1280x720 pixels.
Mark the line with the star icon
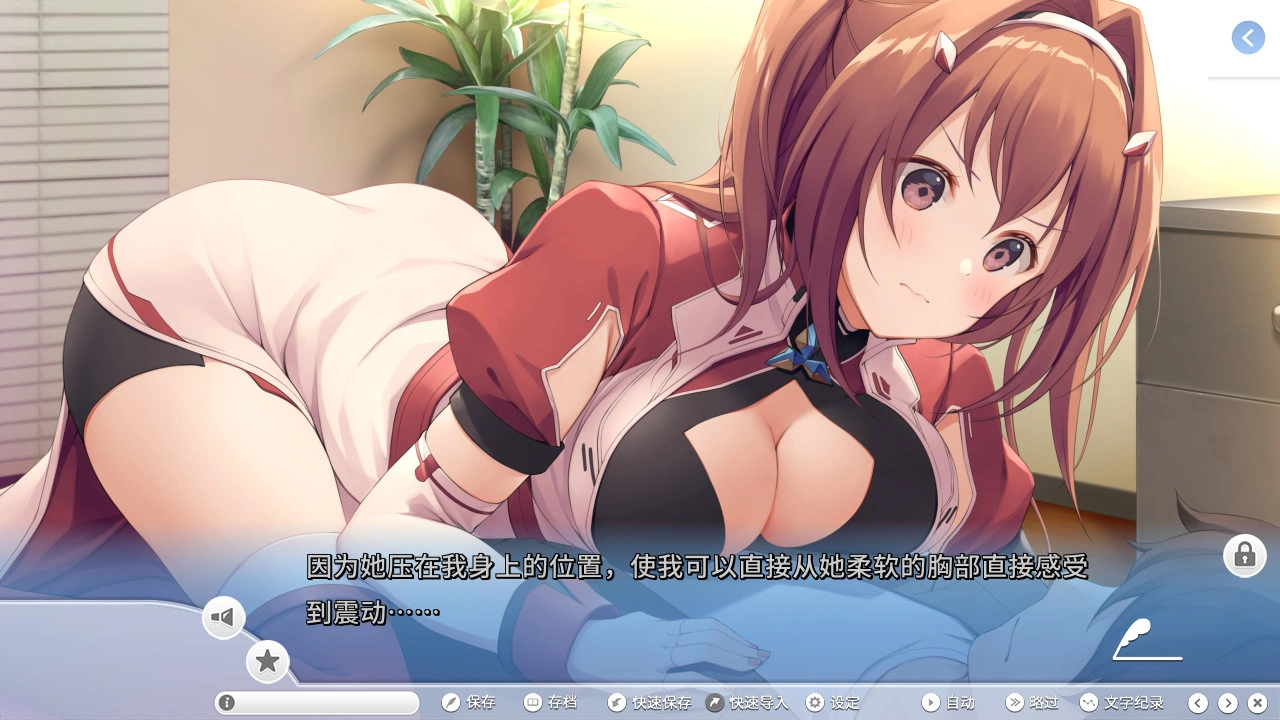(267, 661)
